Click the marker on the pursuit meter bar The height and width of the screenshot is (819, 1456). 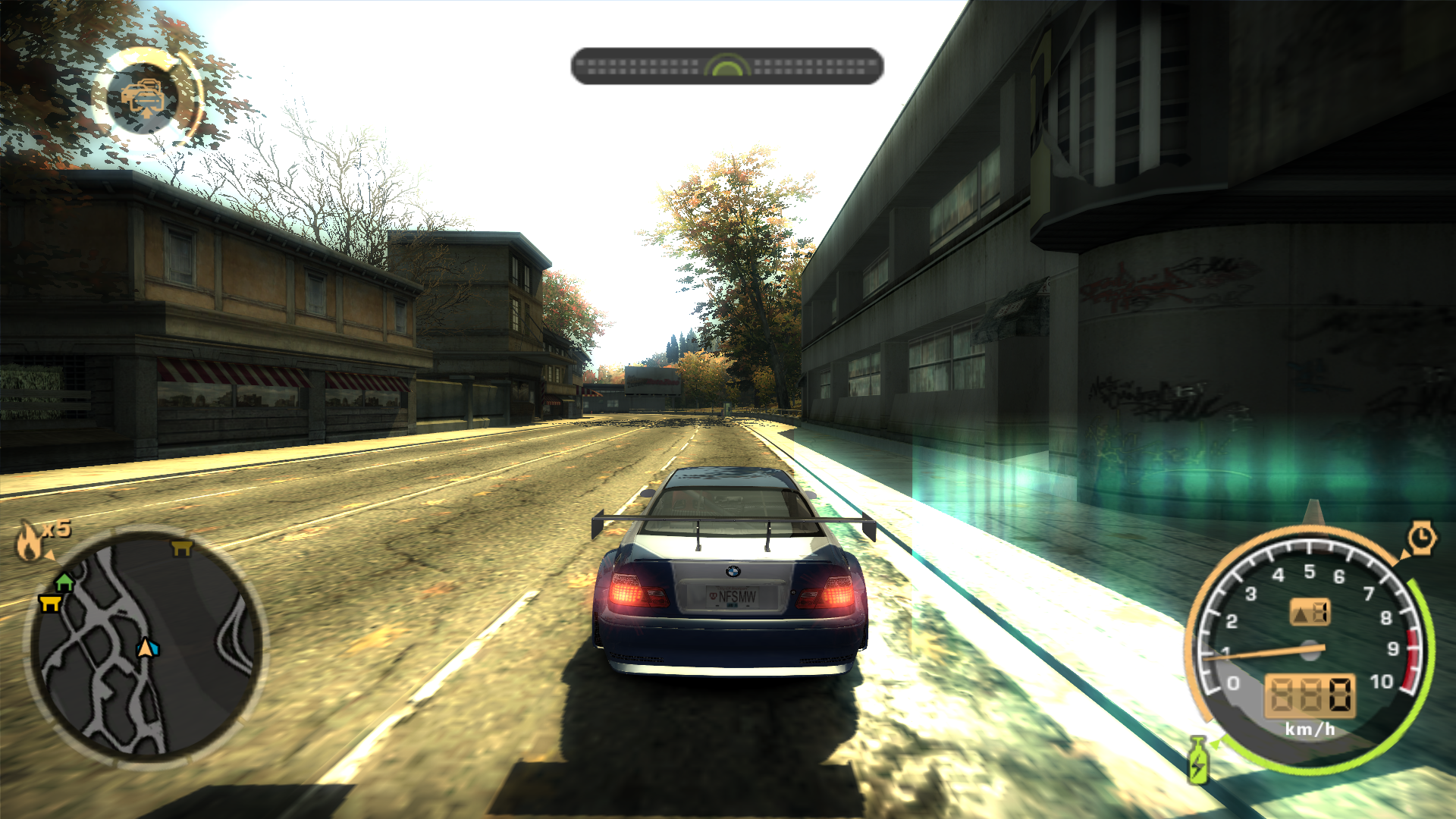tap(726, 66)
